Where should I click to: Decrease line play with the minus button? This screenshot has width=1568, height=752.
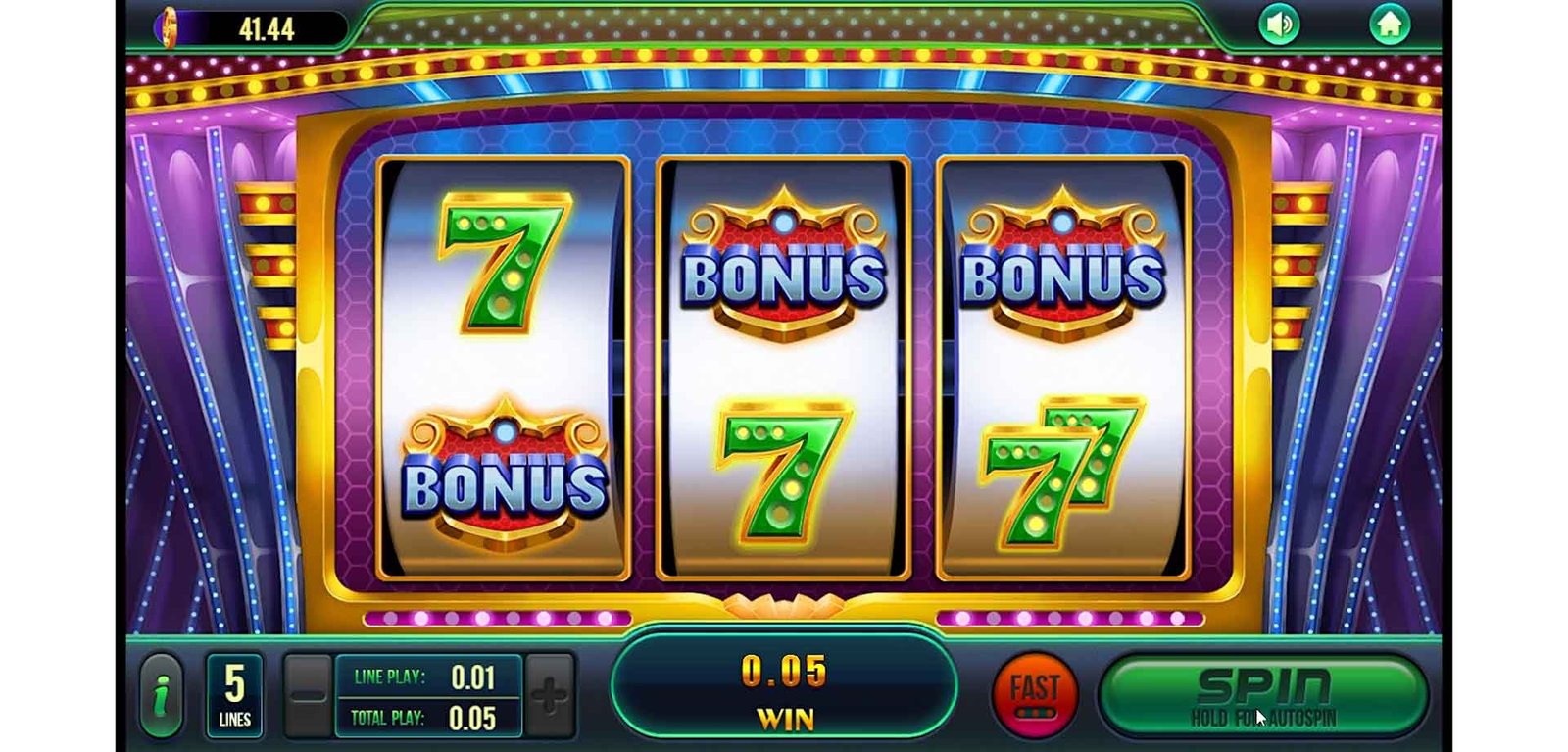[x=308, y=695]
